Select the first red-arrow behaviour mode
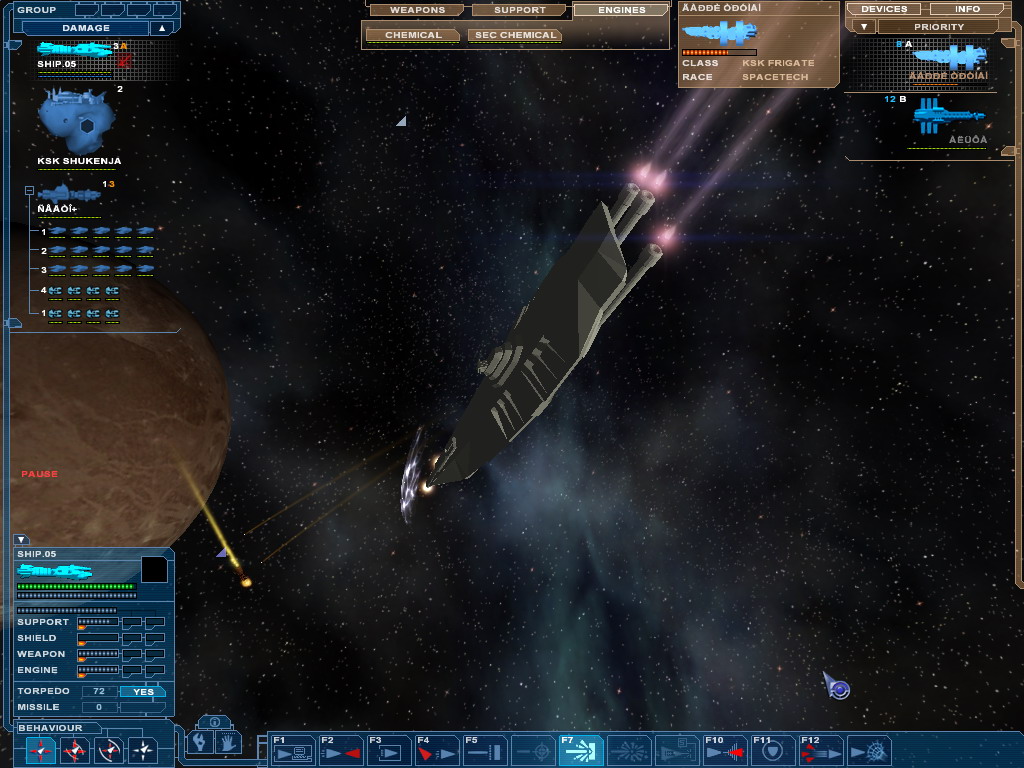 42,748
